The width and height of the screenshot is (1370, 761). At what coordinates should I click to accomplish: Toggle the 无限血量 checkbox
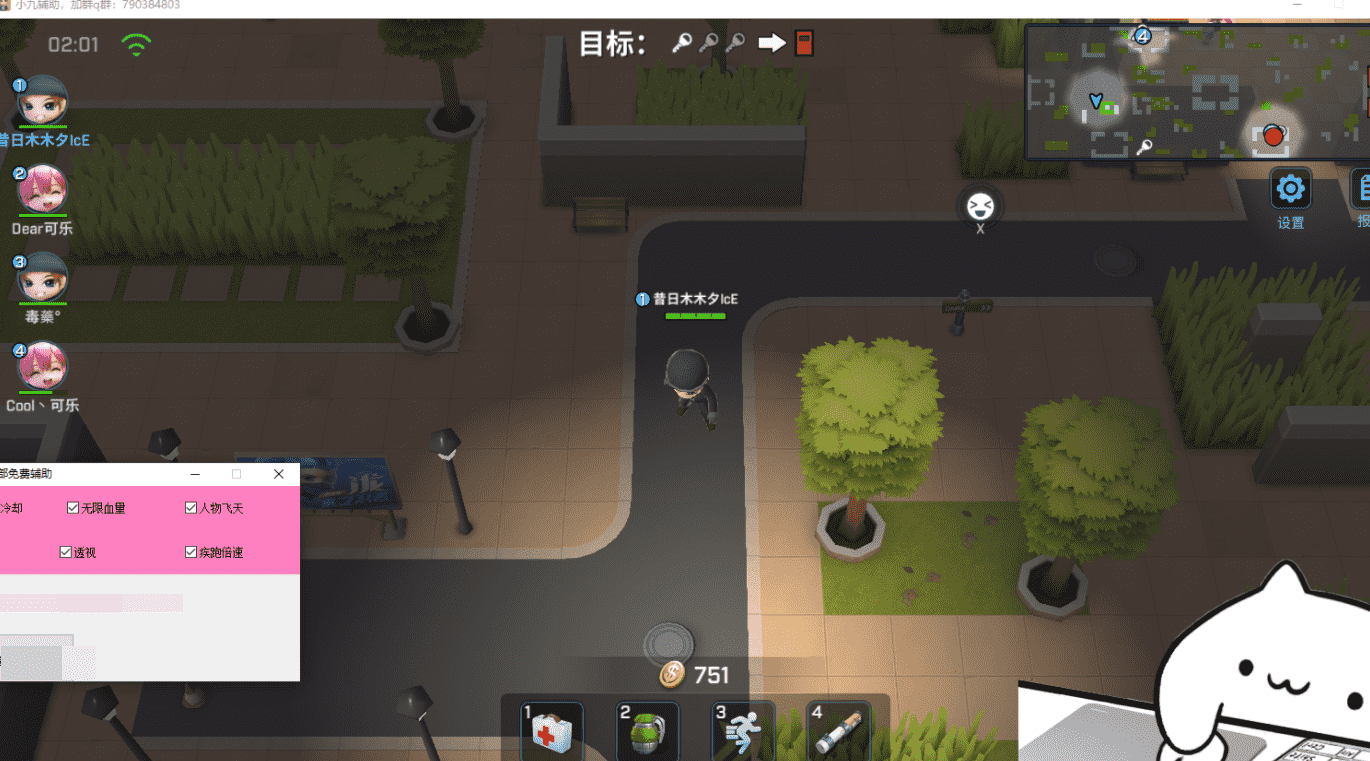point(73,508)
